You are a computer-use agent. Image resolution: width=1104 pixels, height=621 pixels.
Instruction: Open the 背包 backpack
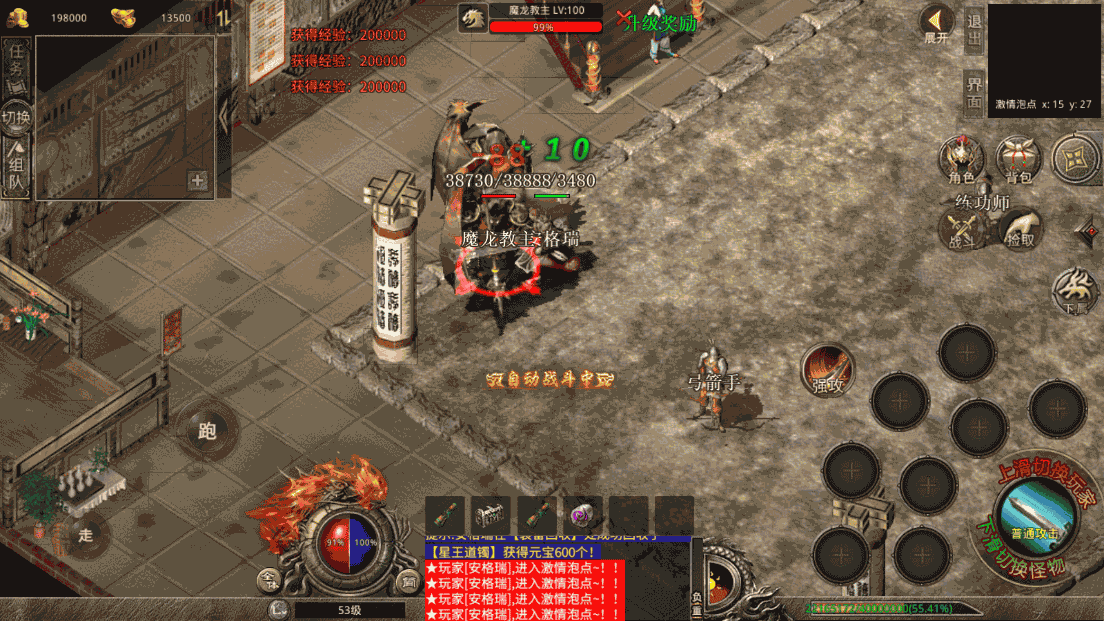click(x=1018, y=160)
